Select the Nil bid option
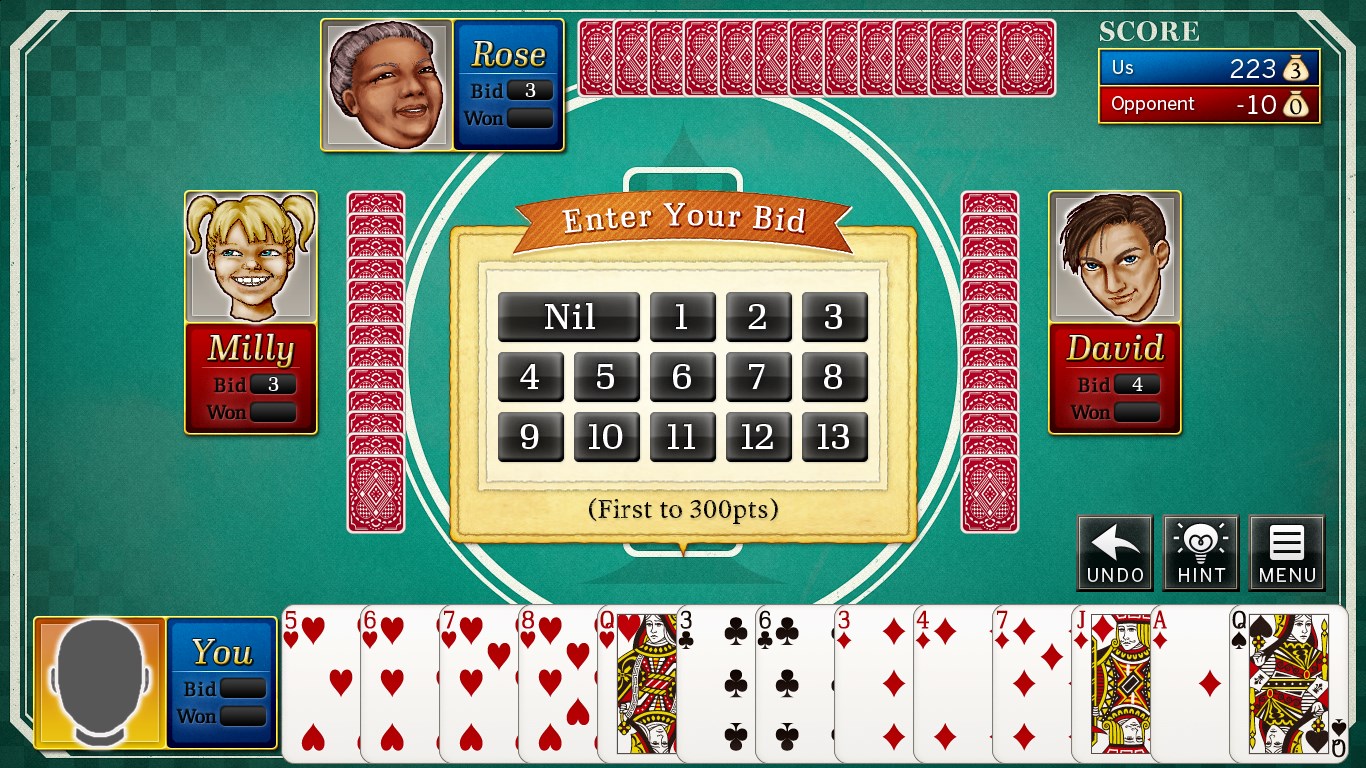The width and height of the screenshot is (1366, 768). point(568,317)
